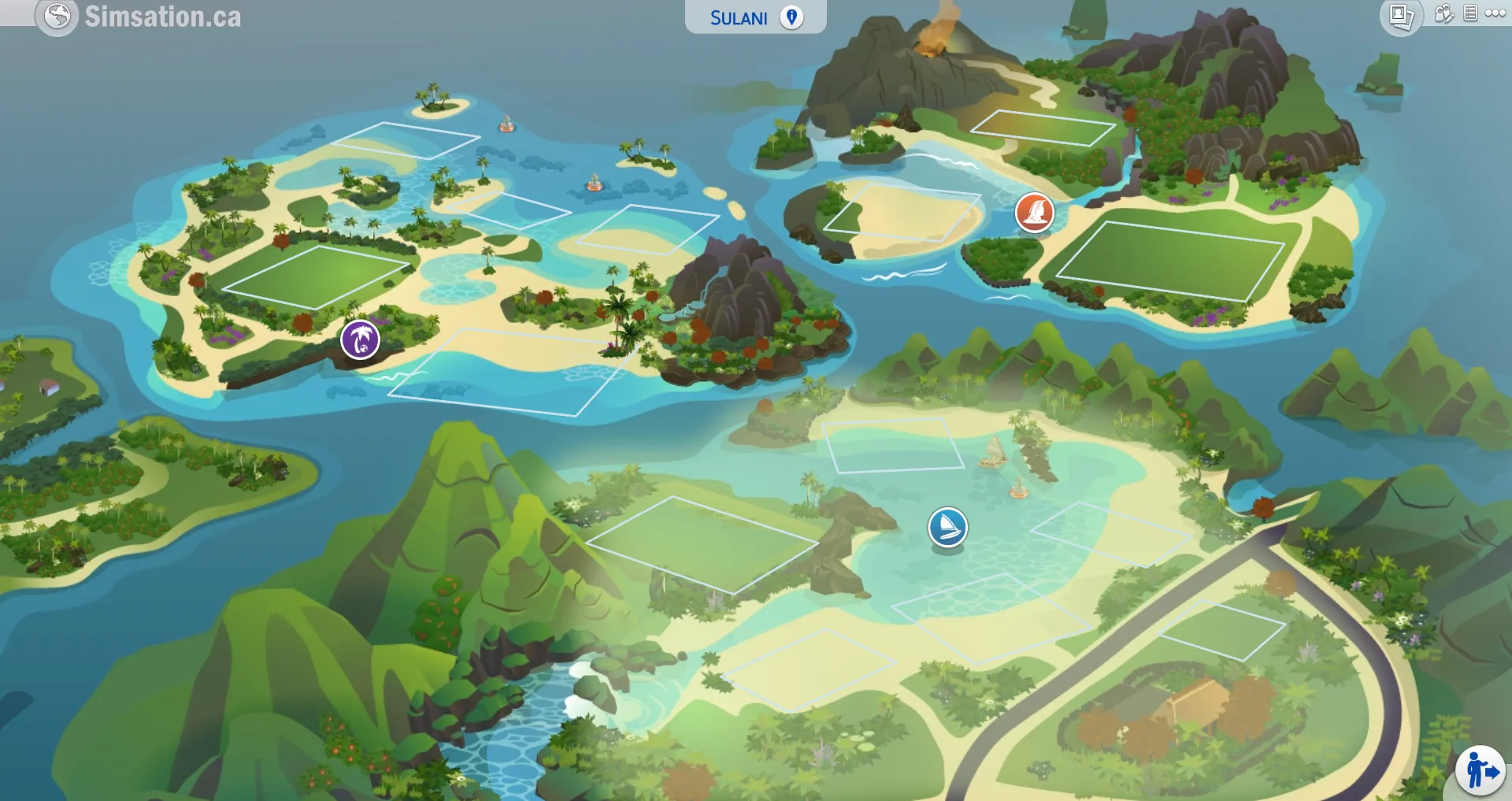Open Manage Households with the sims-and-pencil icon
The height and width of the screenshot is (801, 1512).
click(1443, 13)
